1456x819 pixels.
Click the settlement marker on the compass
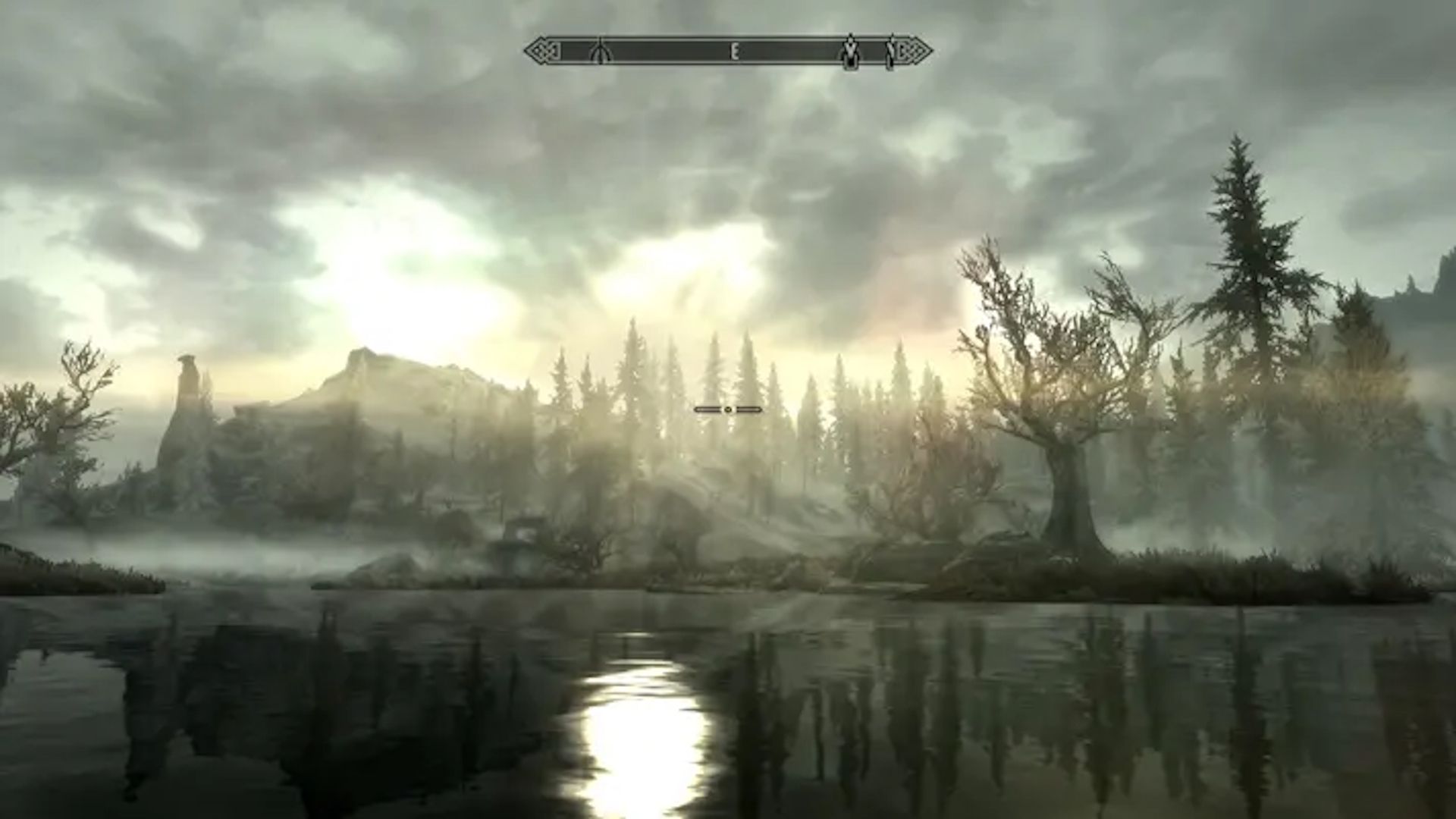click(x=850, y=52)
